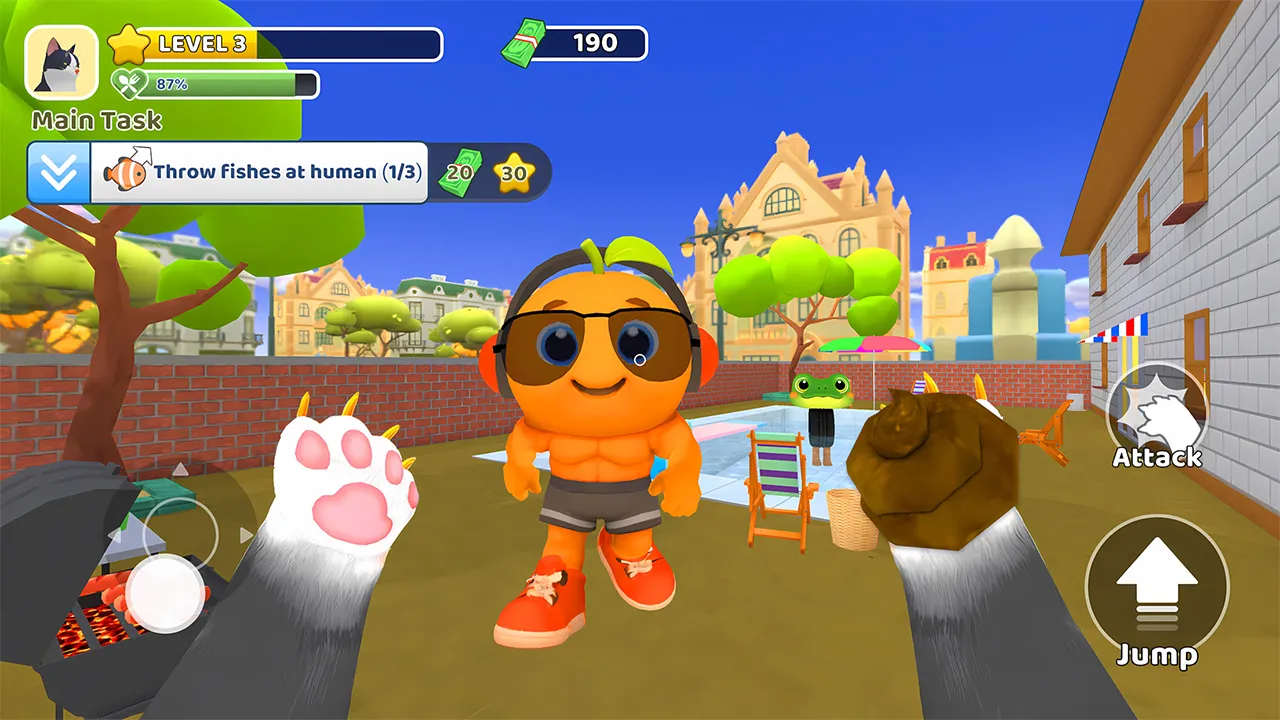The height and width of the screenshot is (720, 1280).
Task: Touch the virtual joystick thumb knob
Action: [x=166, y=592]
